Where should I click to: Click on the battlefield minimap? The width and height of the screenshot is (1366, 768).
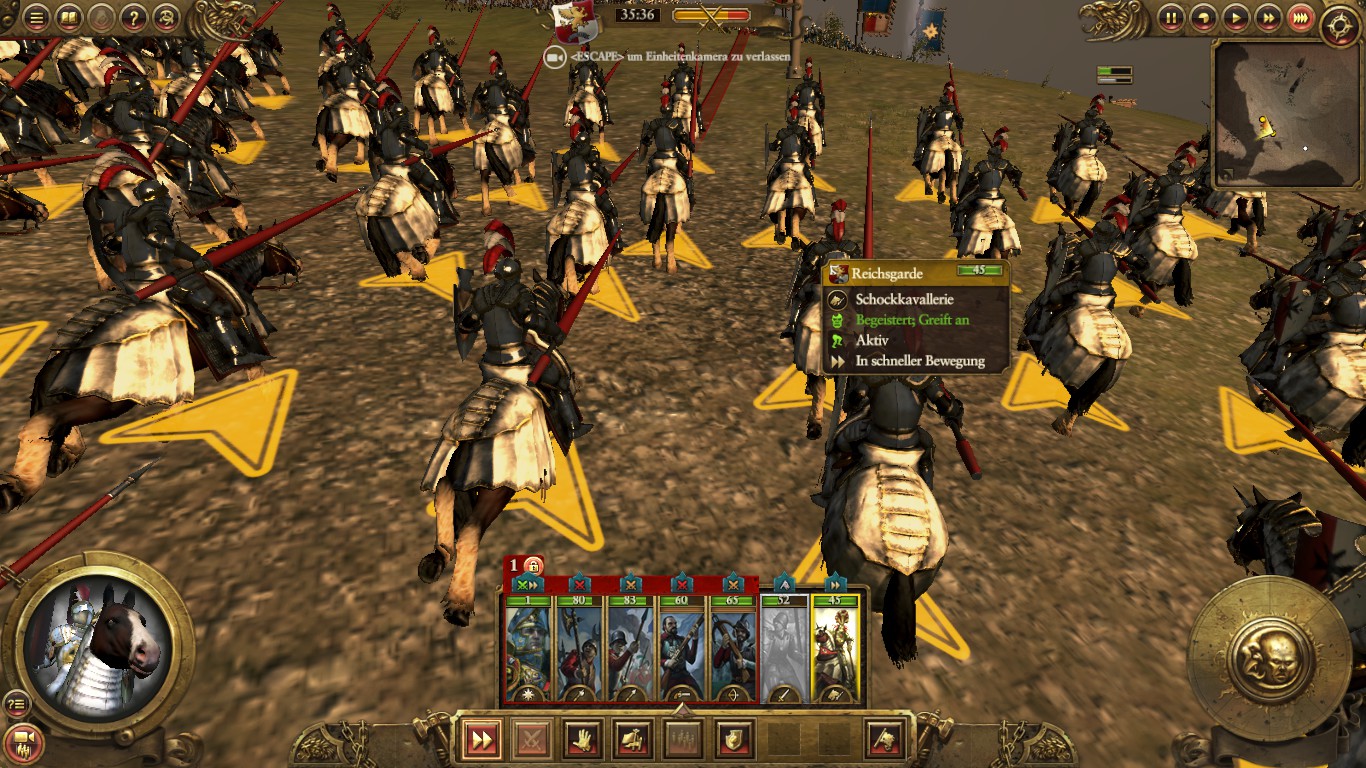coord(1284,115)
